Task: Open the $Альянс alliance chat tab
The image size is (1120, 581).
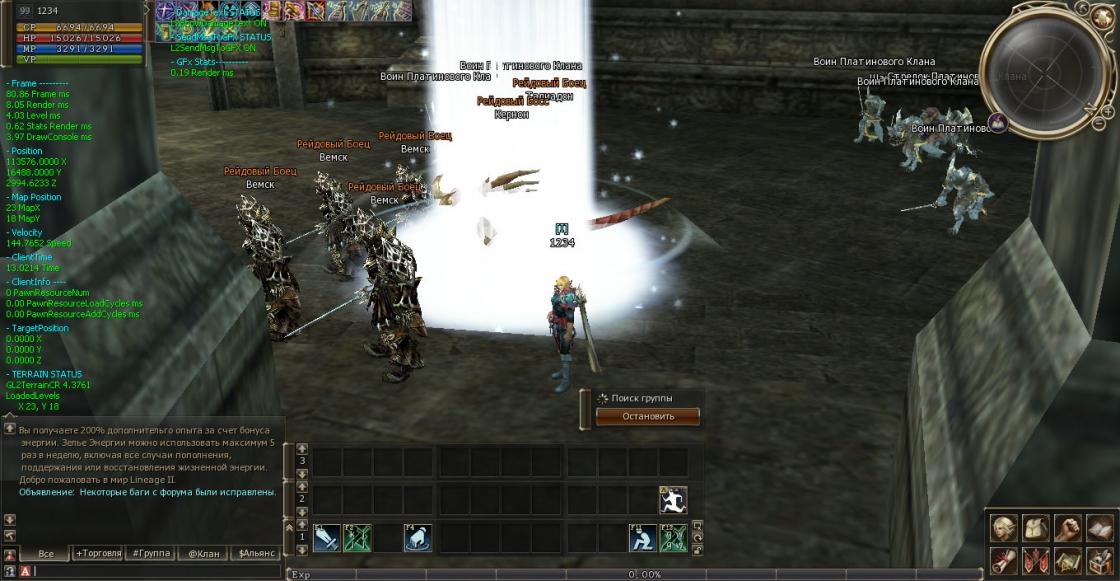Action: point(255,553)
